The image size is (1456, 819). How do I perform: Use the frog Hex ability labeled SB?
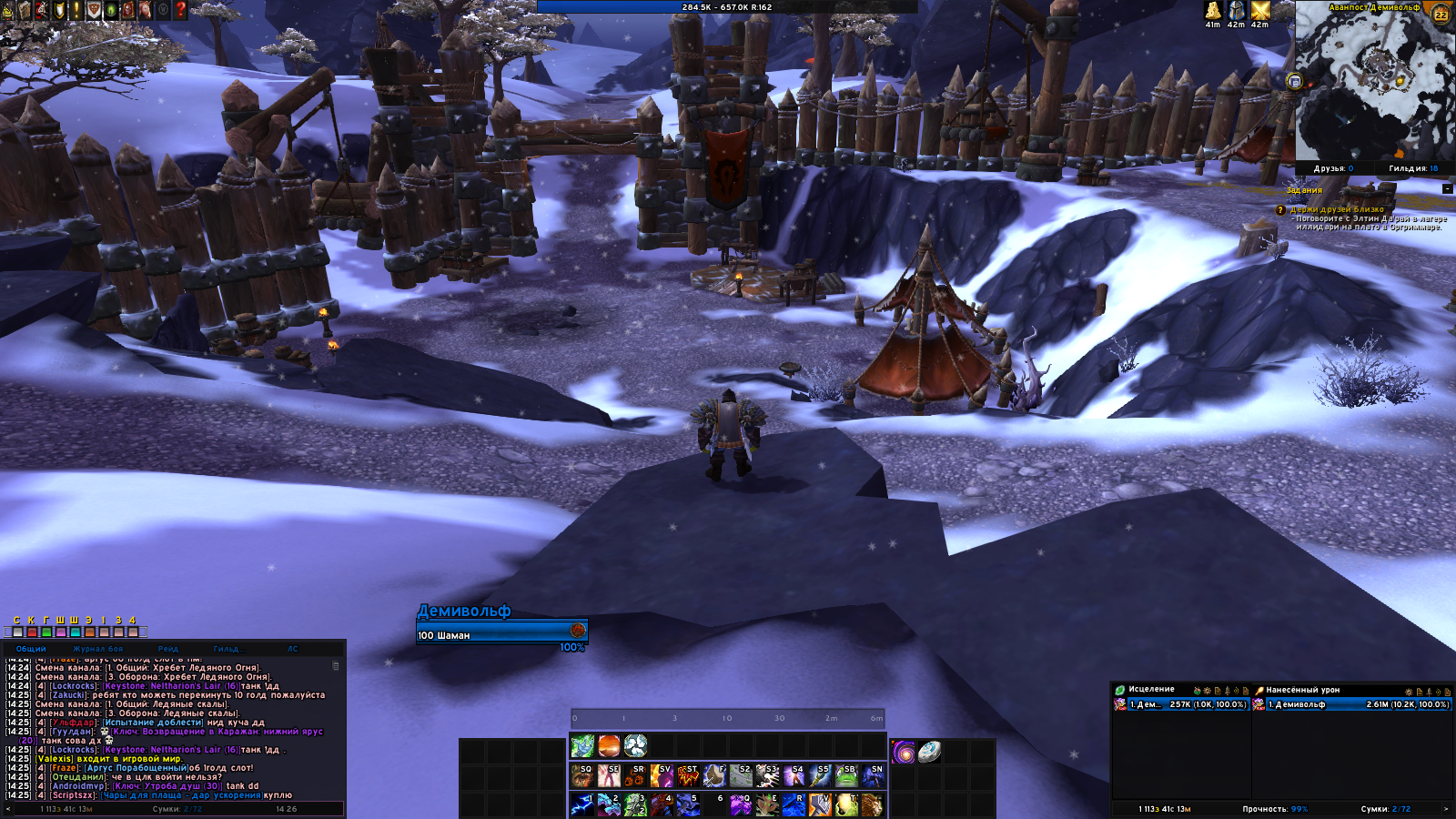pyautogui.click(x=846, y=775)
